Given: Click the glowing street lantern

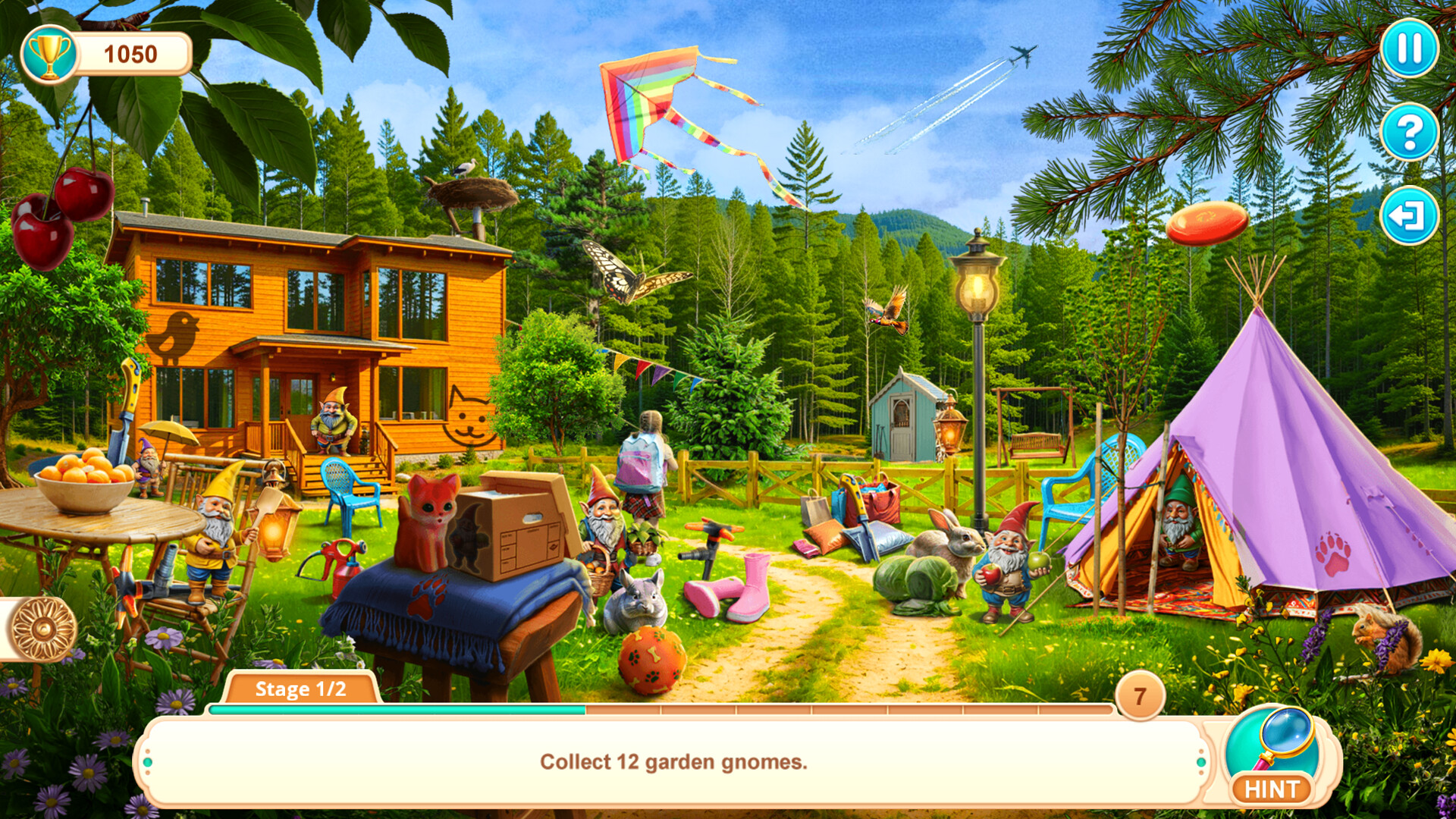Looking at the screenshot, I should pyautogui.click(x=978, y=288).
